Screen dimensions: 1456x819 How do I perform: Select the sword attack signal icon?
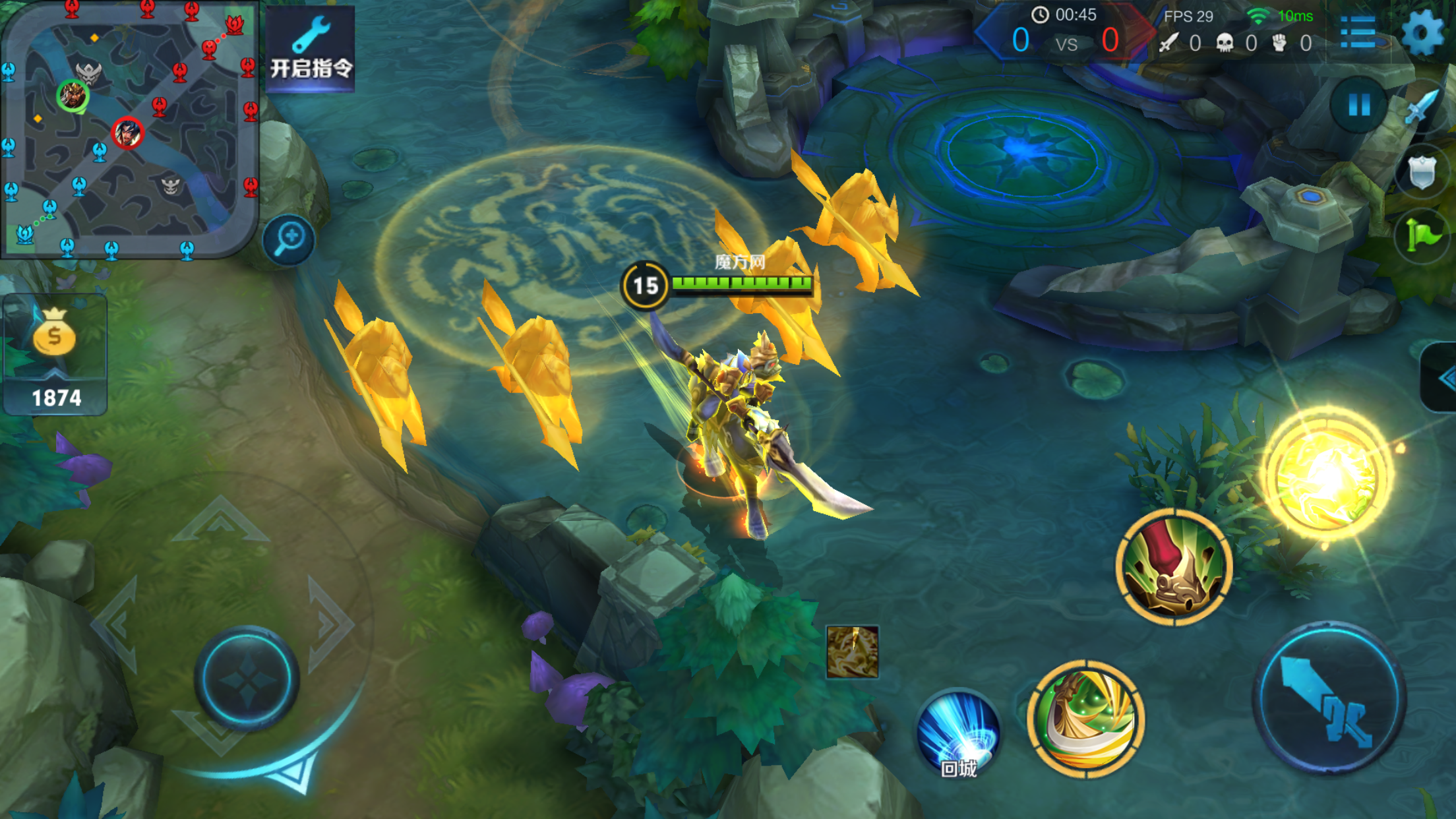point(1421,107)
